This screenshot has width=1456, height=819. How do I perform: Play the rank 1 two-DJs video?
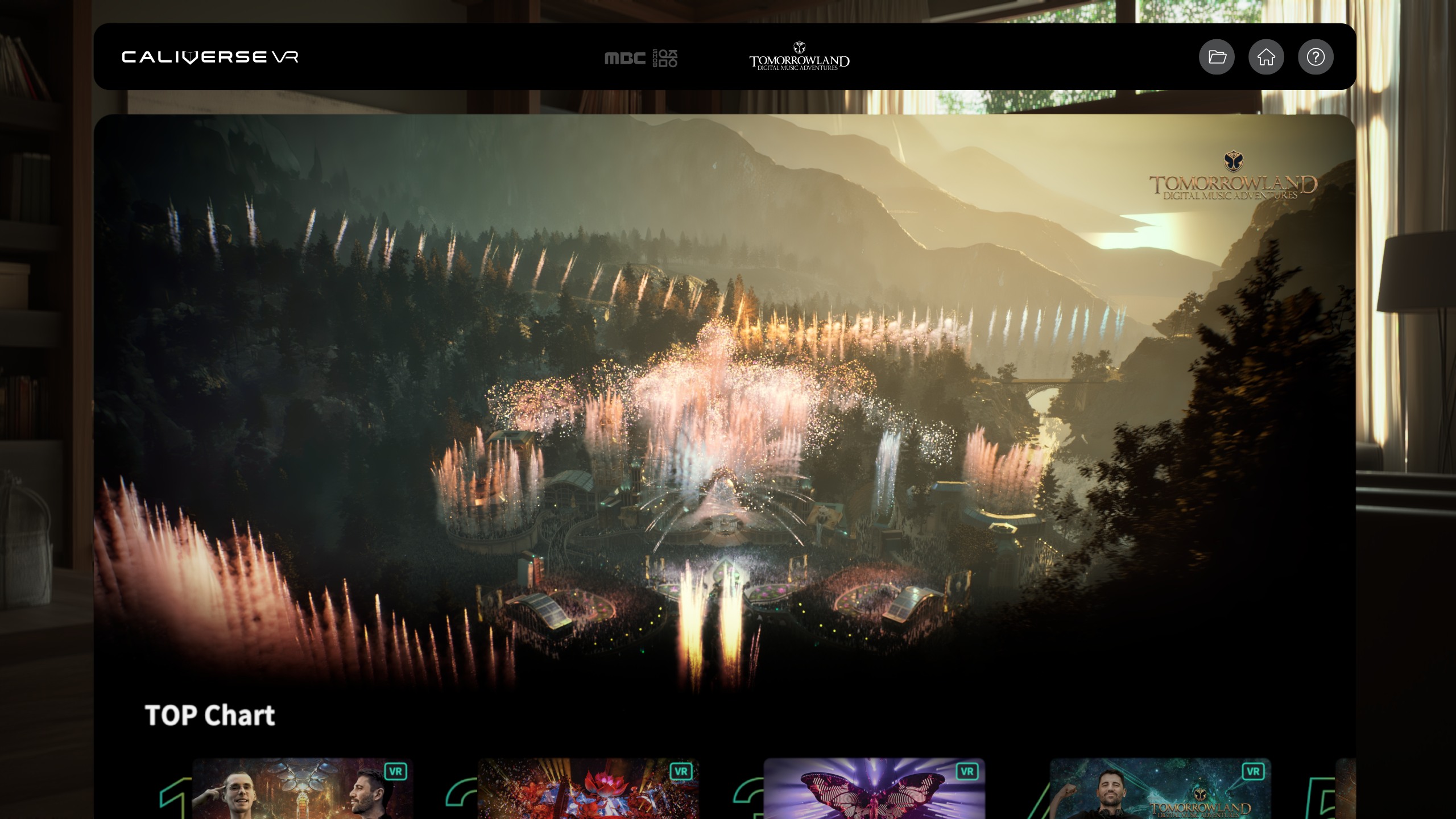click(303, 789)
